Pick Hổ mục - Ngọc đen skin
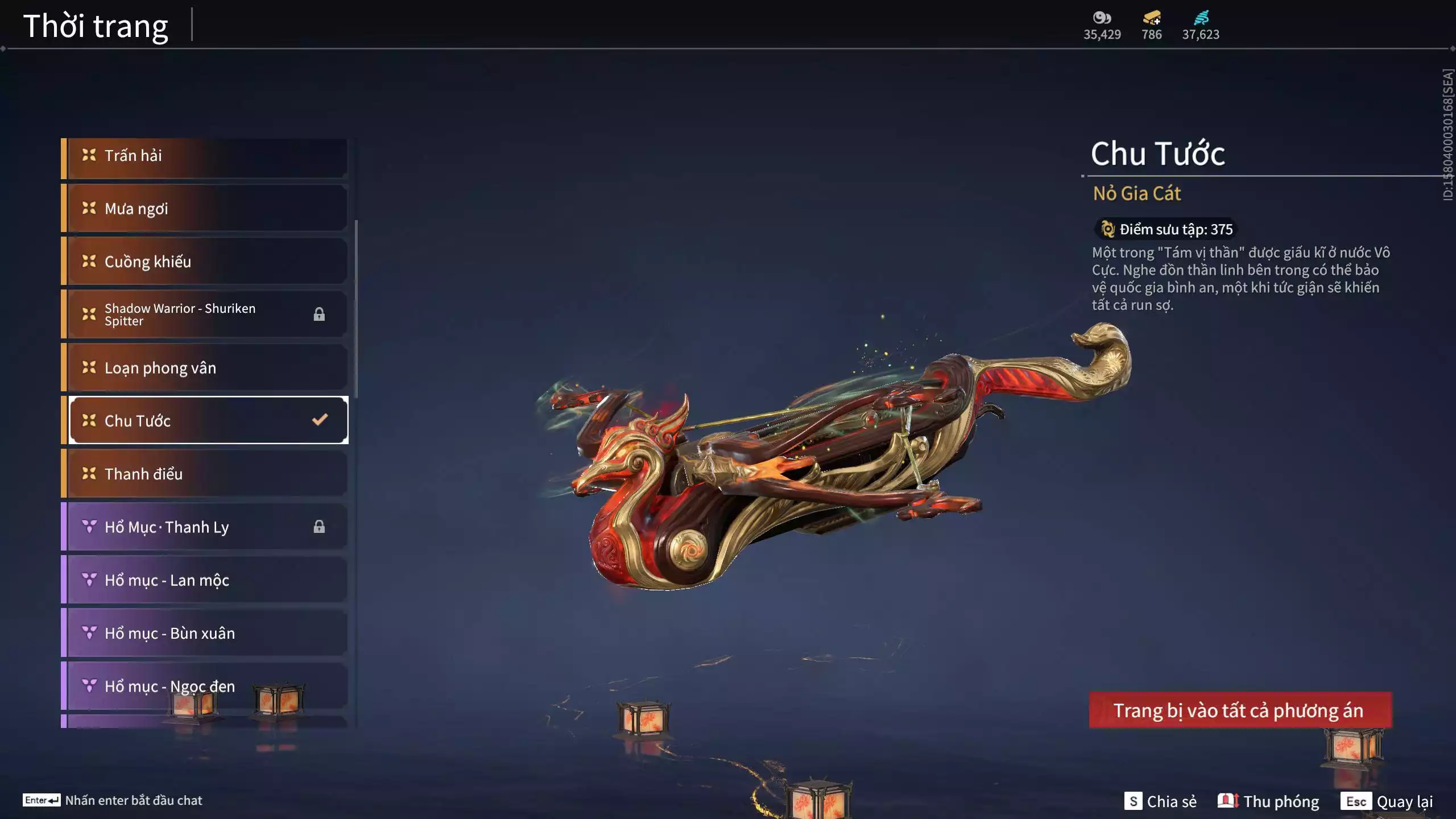 (x=205, y=686)
